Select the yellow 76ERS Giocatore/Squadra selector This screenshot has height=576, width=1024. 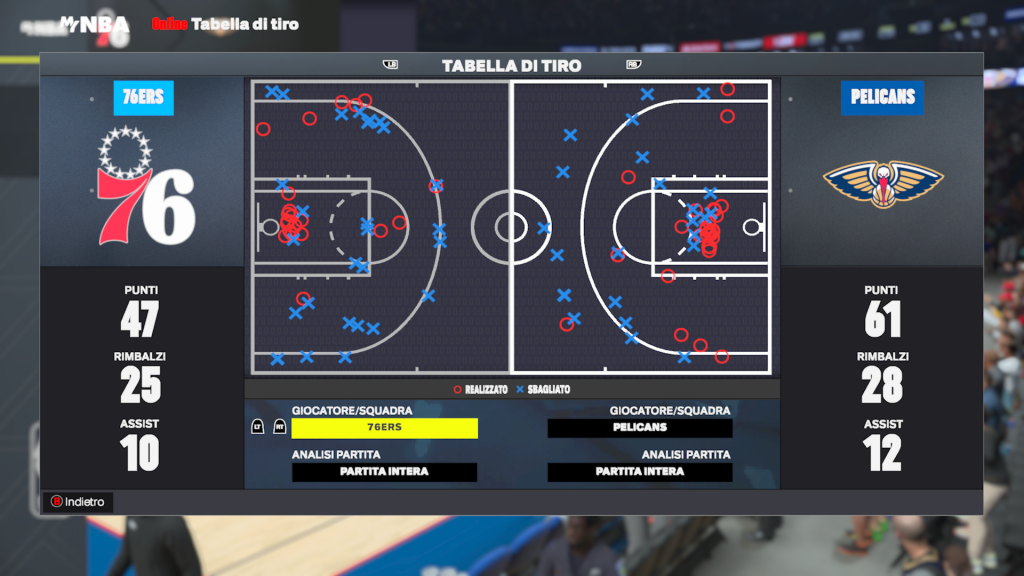coord(384,428)
